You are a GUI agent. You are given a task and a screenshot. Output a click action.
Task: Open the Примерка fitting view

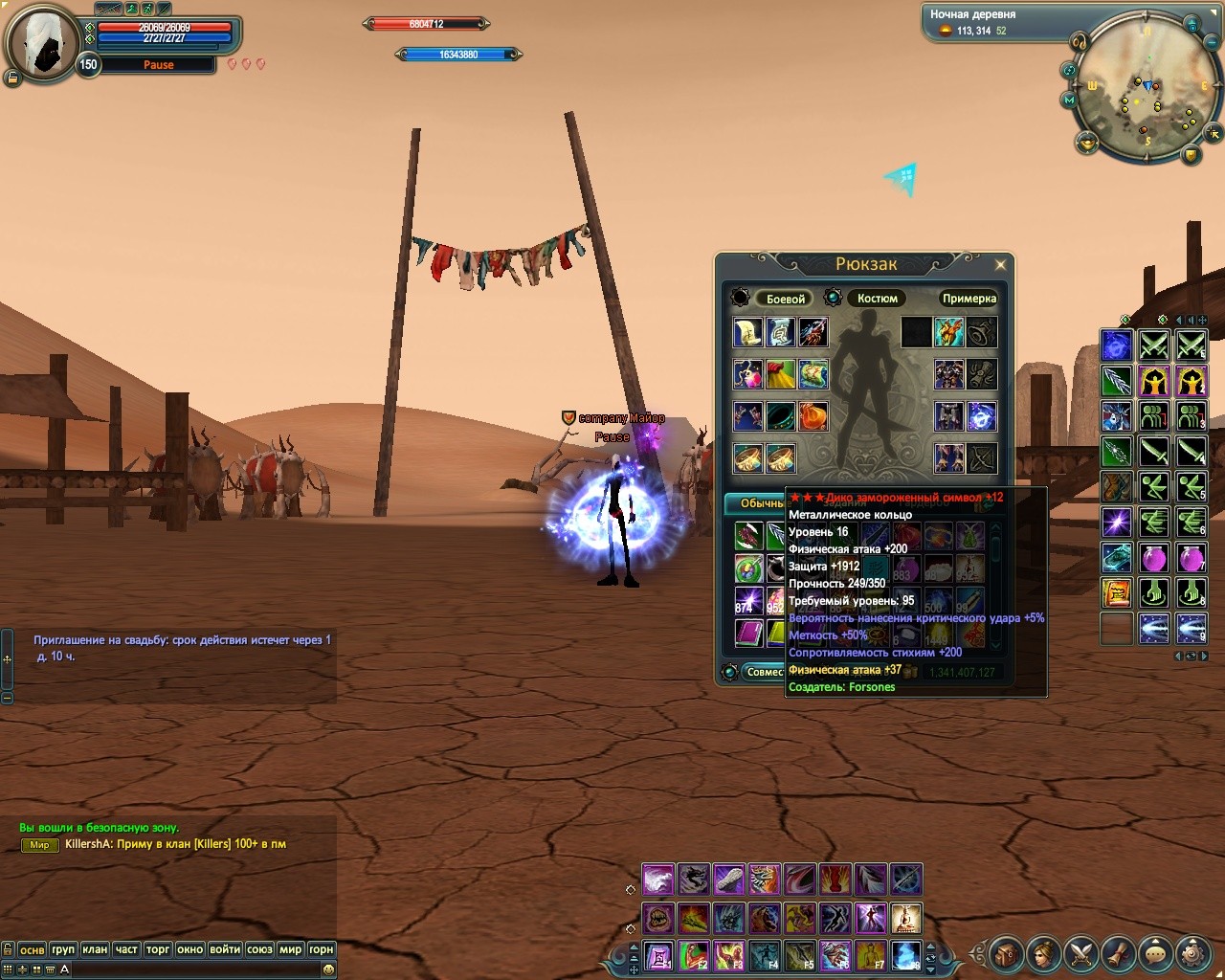coord(969,299)
